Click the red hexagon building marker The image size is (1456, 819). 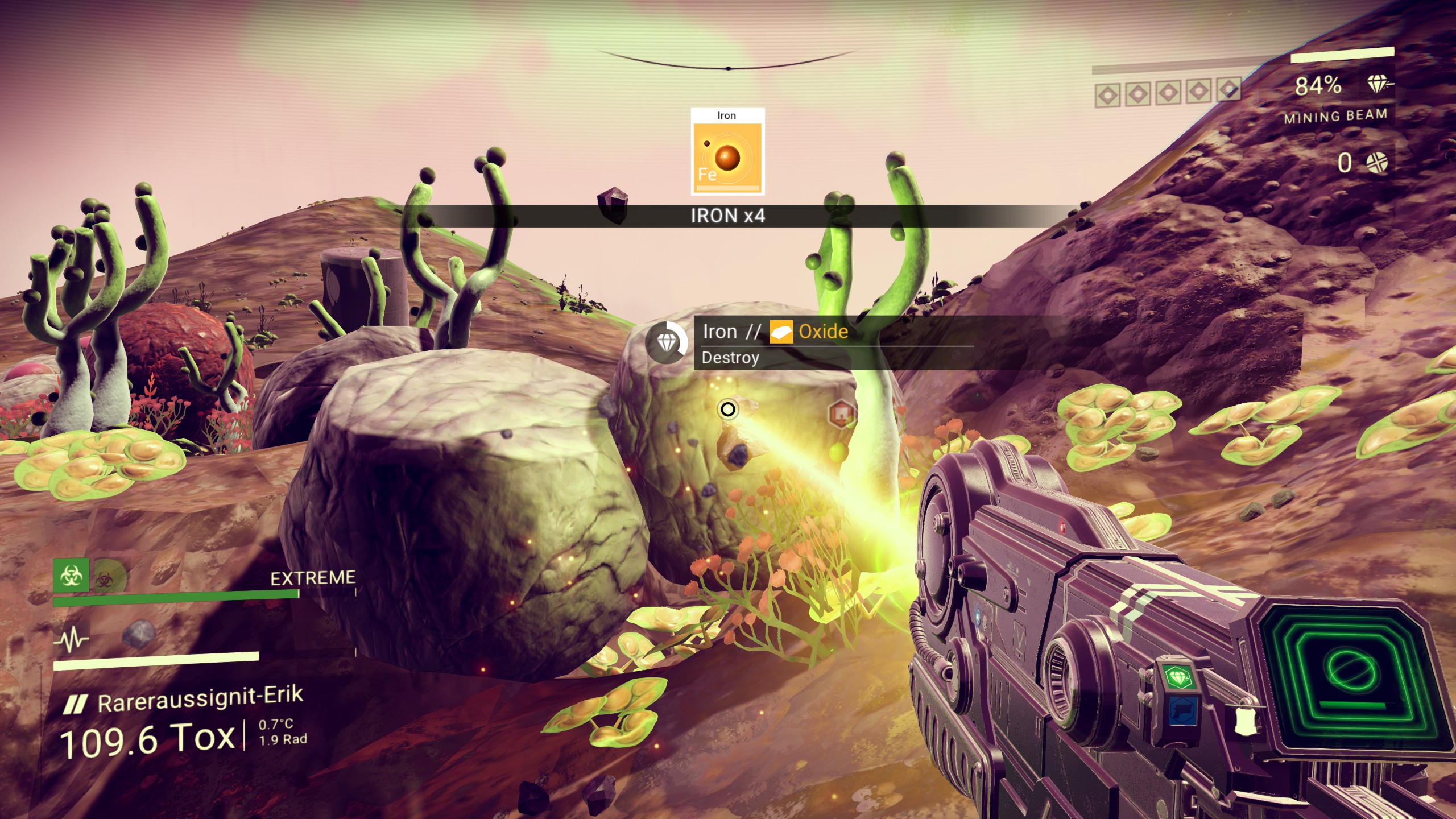842,412
